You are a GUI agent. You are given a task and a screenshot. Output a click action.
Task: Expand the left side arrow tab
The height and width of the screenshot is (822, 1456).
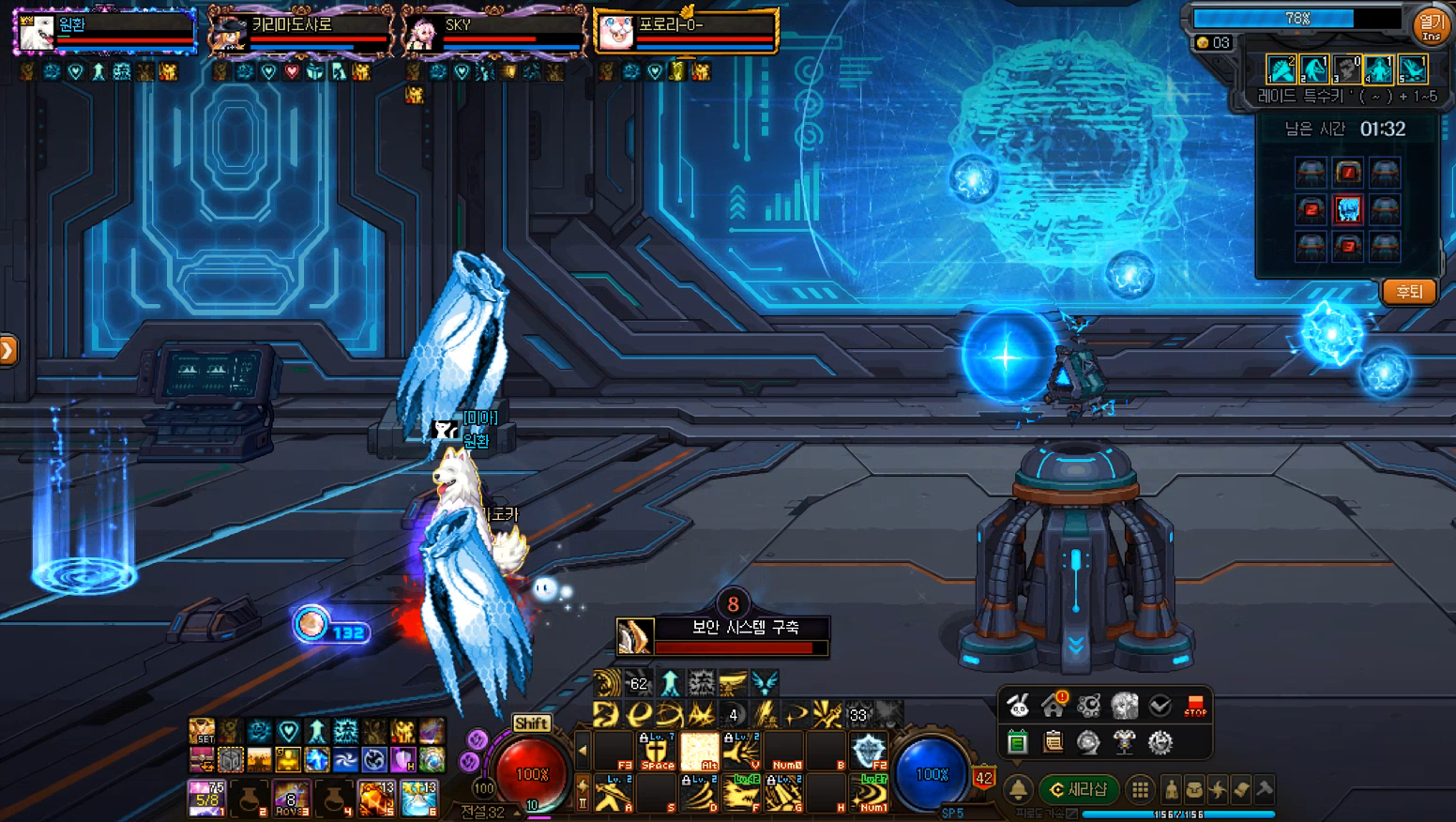[8, 351]
